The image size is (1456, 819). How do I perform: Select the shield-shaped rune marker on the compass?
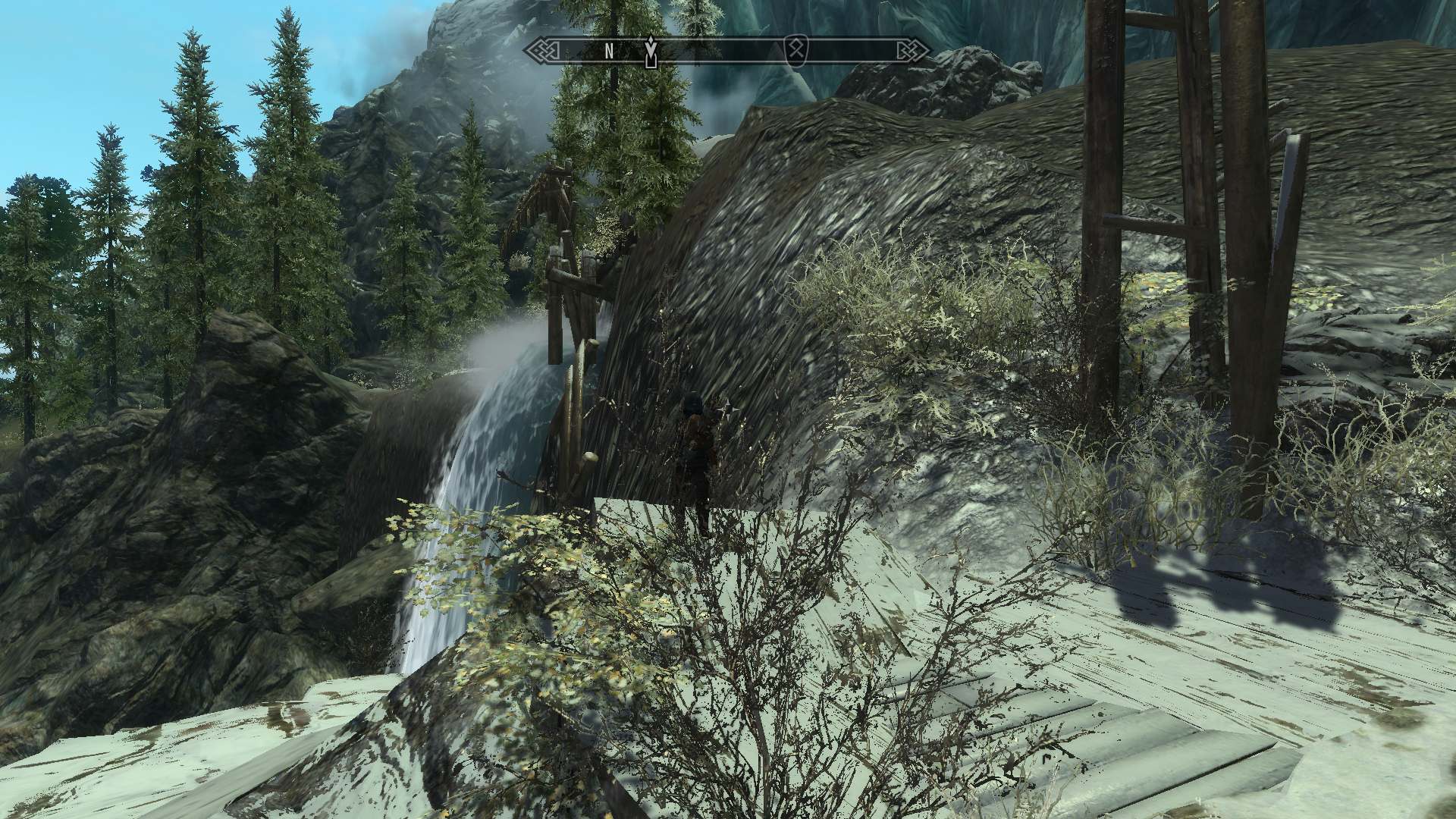795,49
